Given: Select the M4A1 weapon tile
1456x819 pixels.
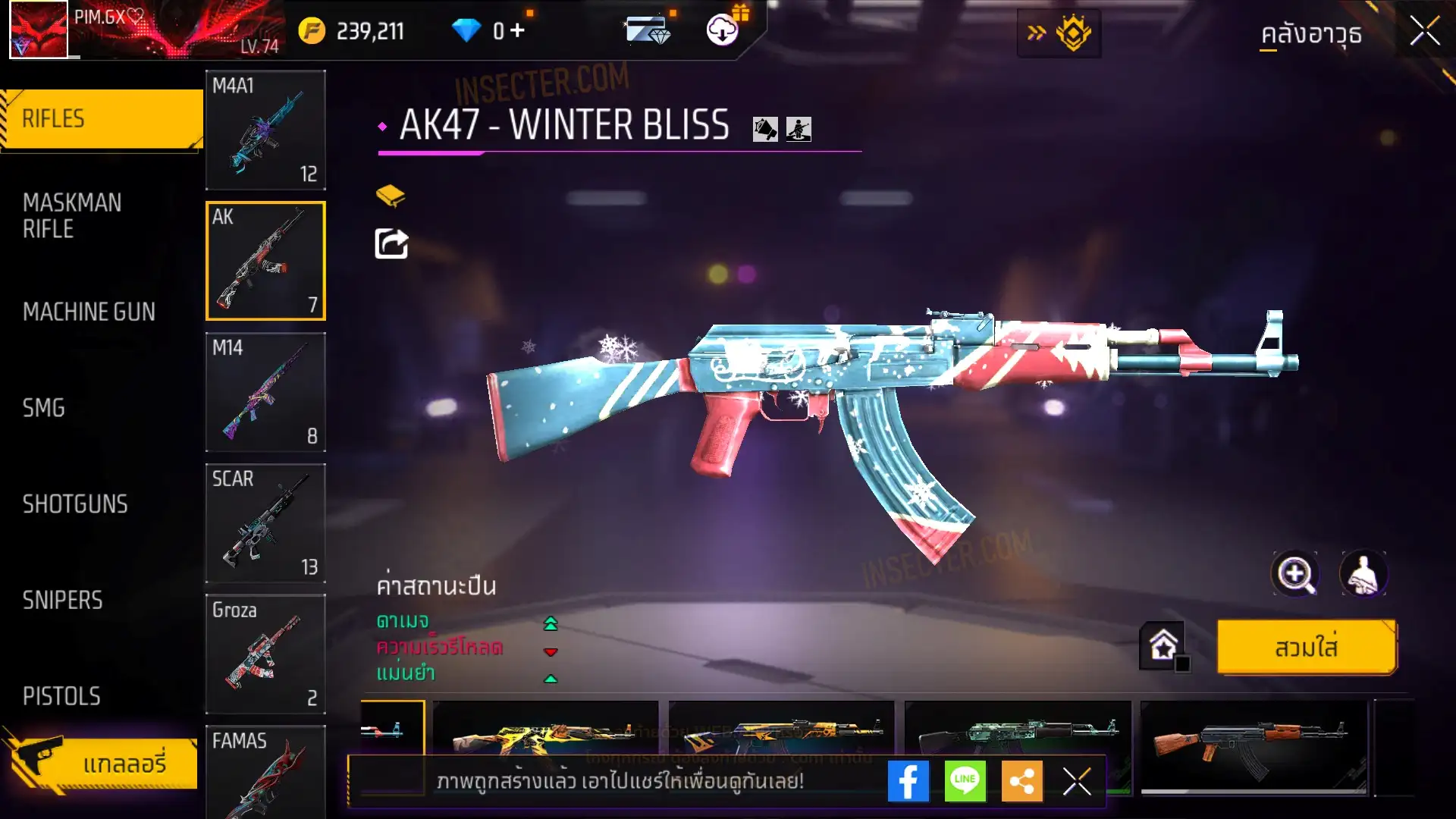Looking at the screenshot, I should 265,130.
